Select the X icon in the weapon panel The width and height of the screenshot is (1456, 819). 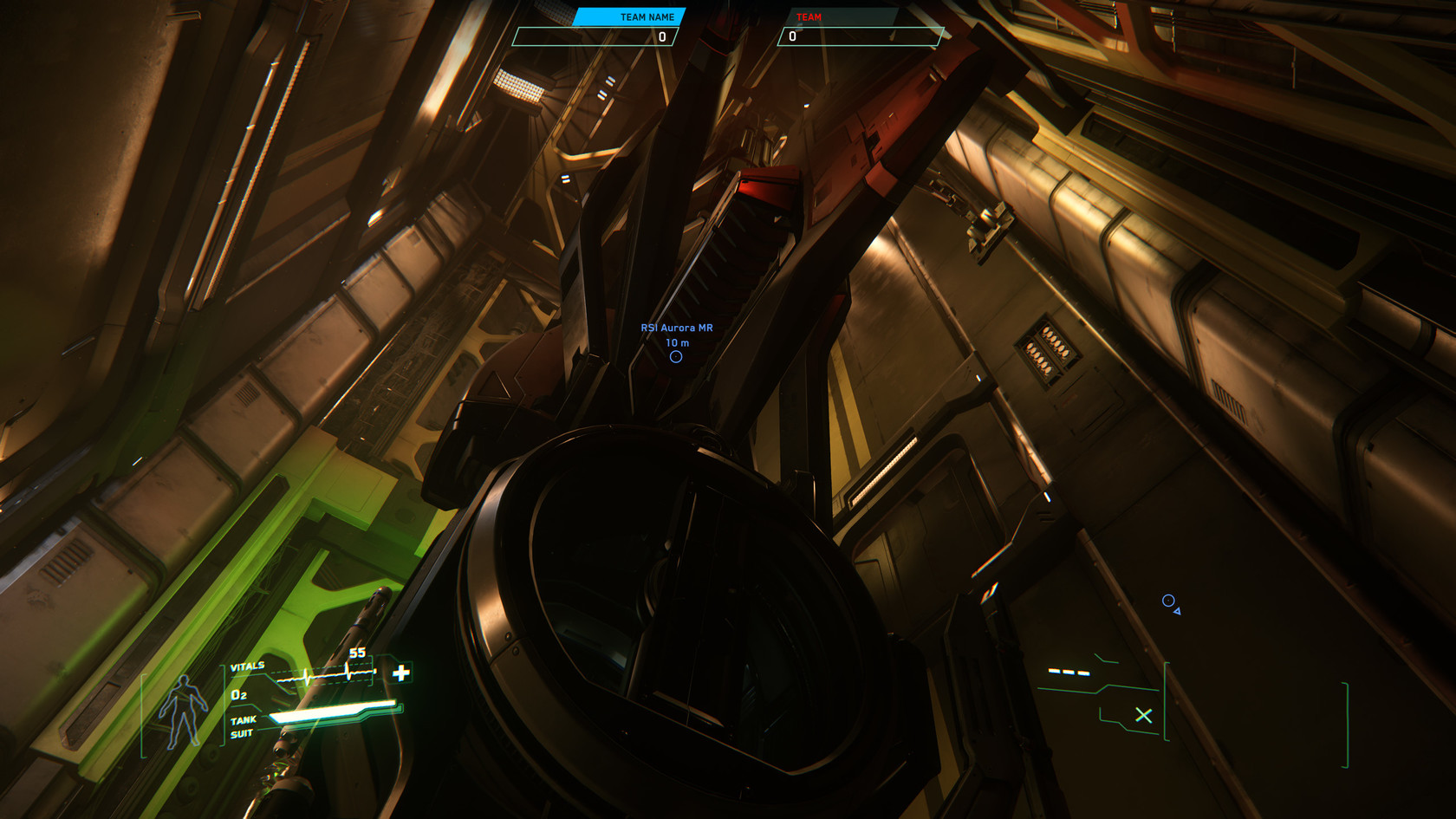pyautogui.click(x=1144, y=715)
